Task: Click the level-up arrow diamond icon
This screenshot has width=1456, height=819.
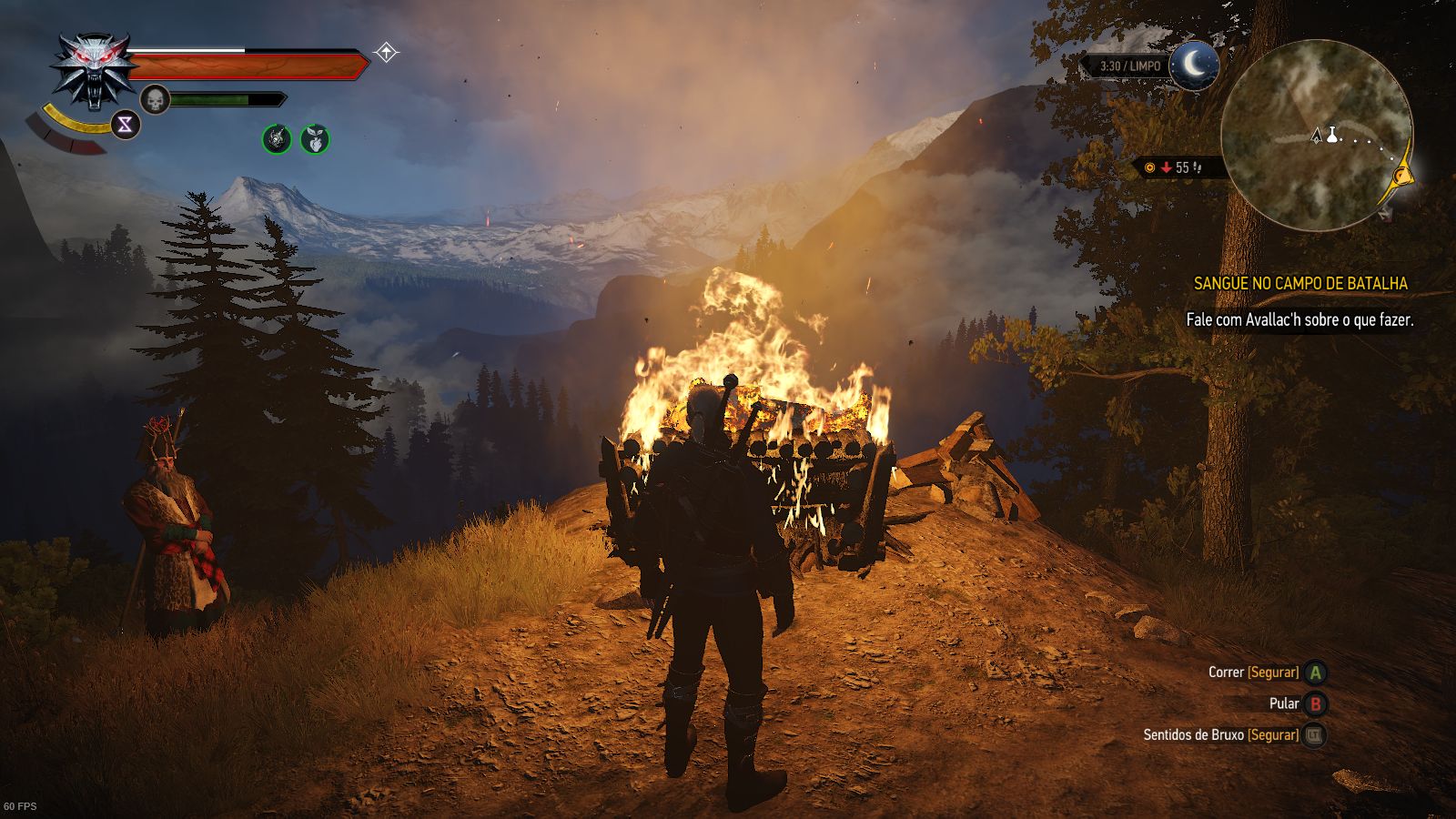Action: tap(387, 53)
